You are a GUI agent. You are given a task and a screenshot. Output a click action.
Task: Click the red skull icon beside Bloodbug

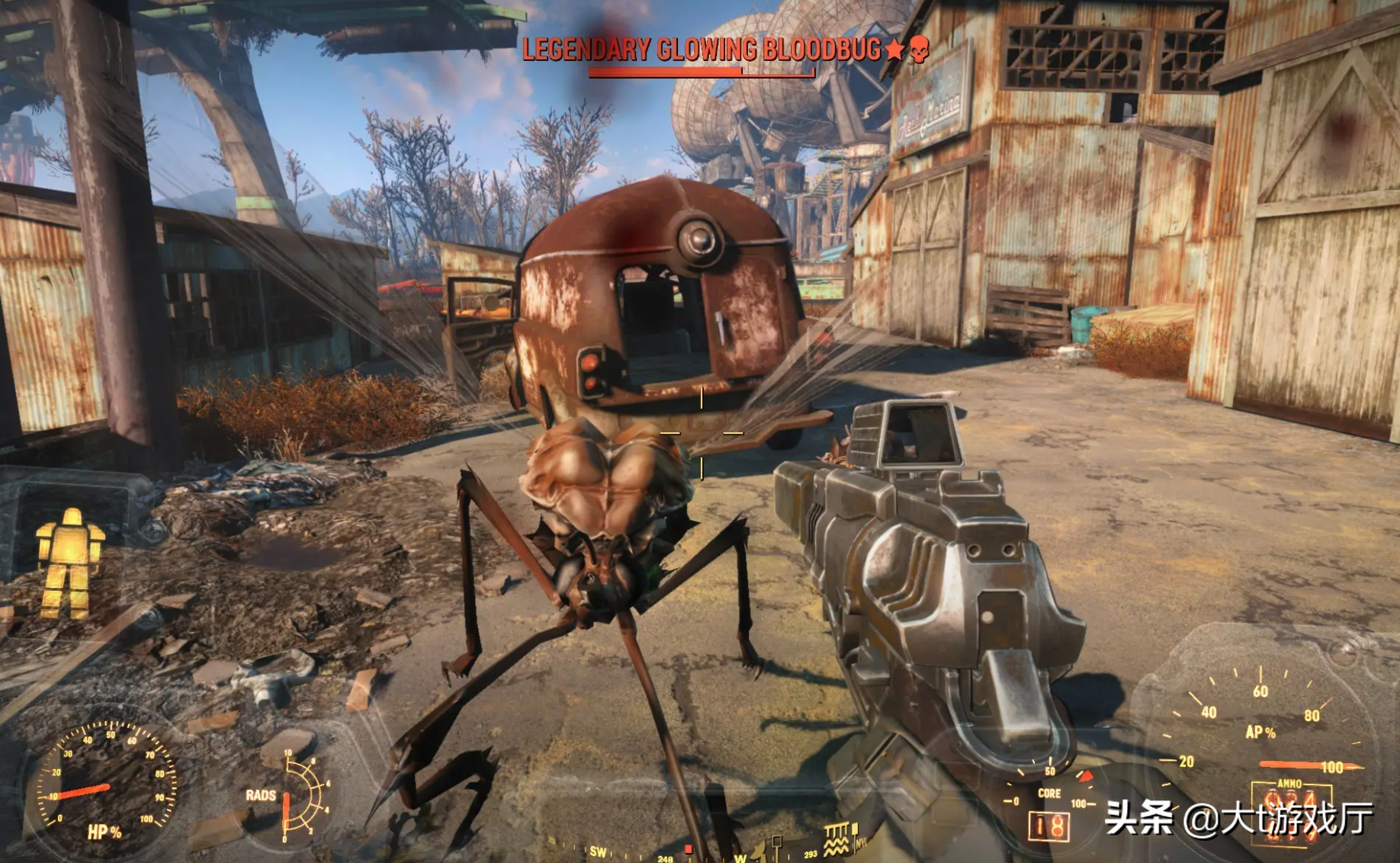pyautogui.click(x=919, y=50)
